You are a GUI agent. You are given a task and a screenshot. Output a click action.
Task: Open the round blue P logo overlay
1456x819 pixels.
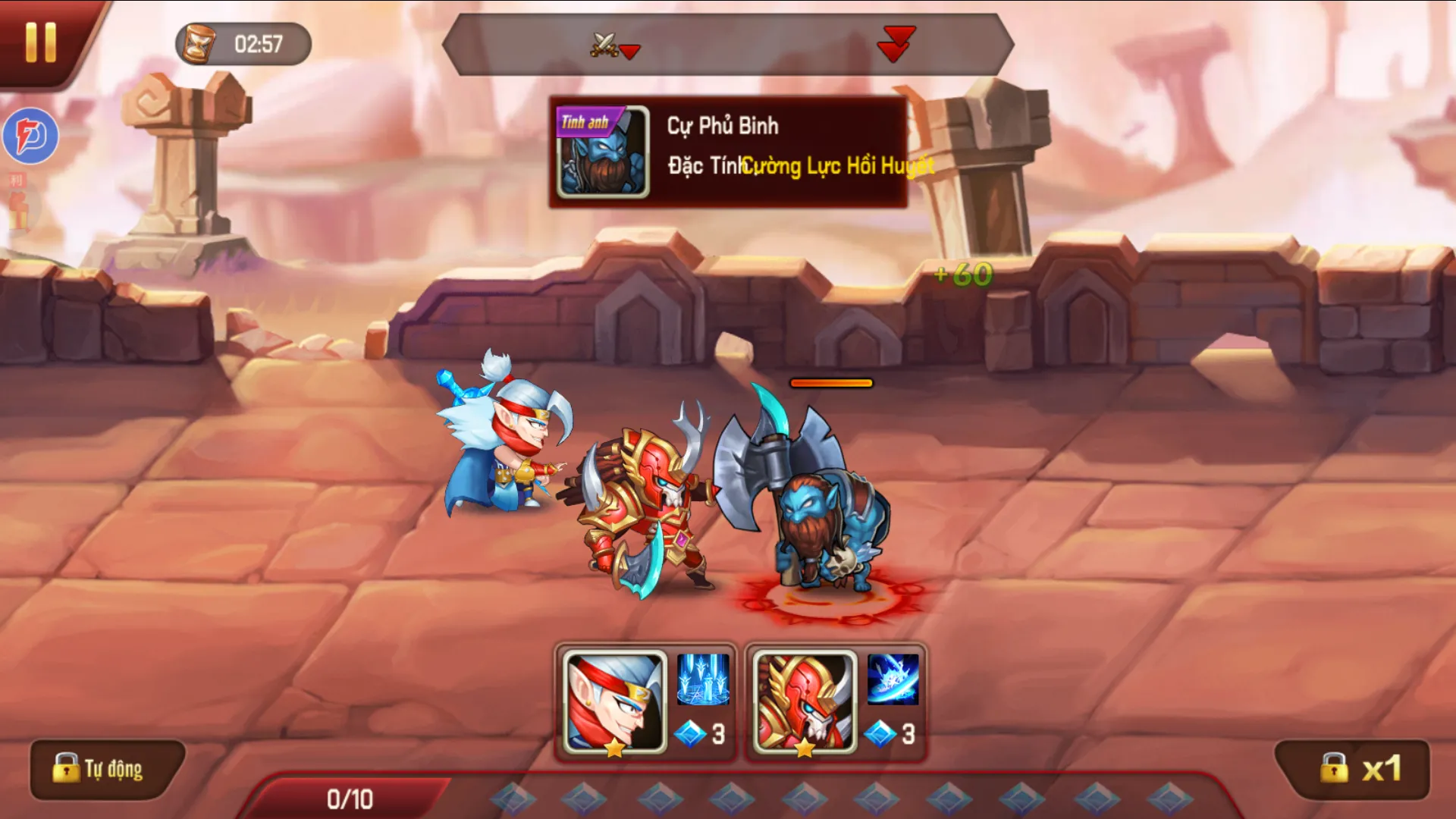pos(31,136)
